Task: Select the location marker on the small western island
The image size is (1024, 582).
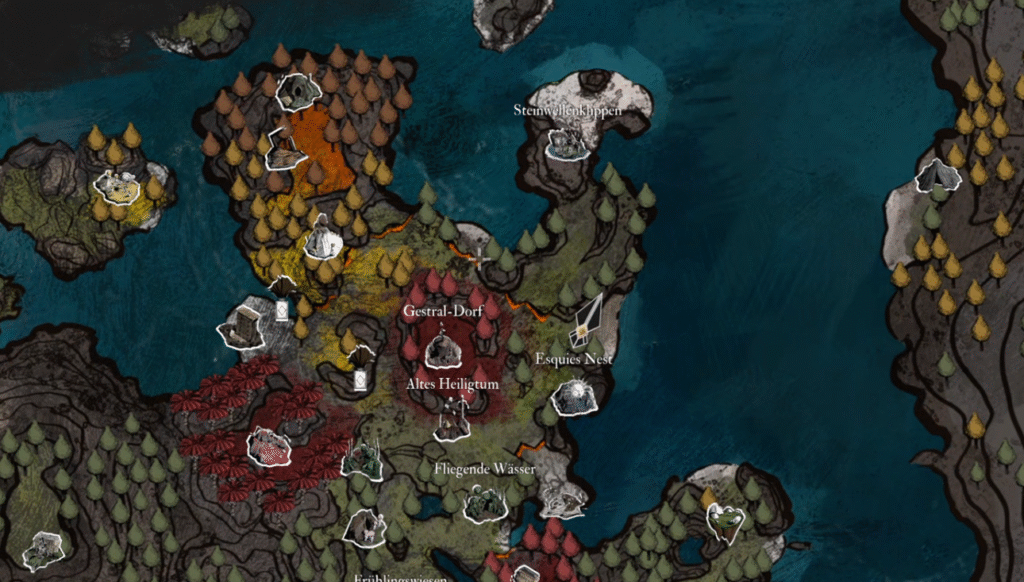Action: point(116,186)
